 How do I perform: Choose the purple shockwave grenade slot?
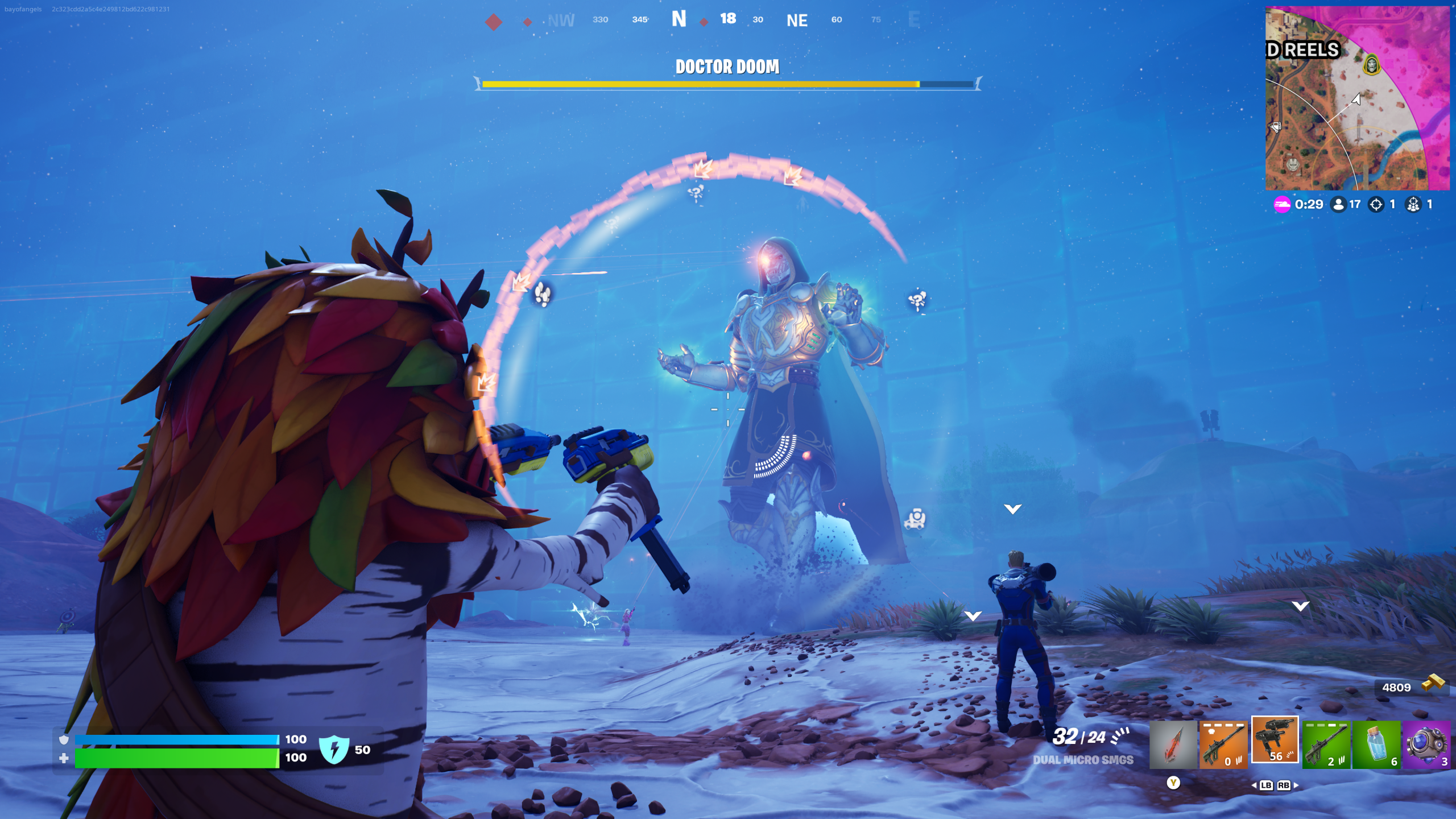pos(1426,744)
